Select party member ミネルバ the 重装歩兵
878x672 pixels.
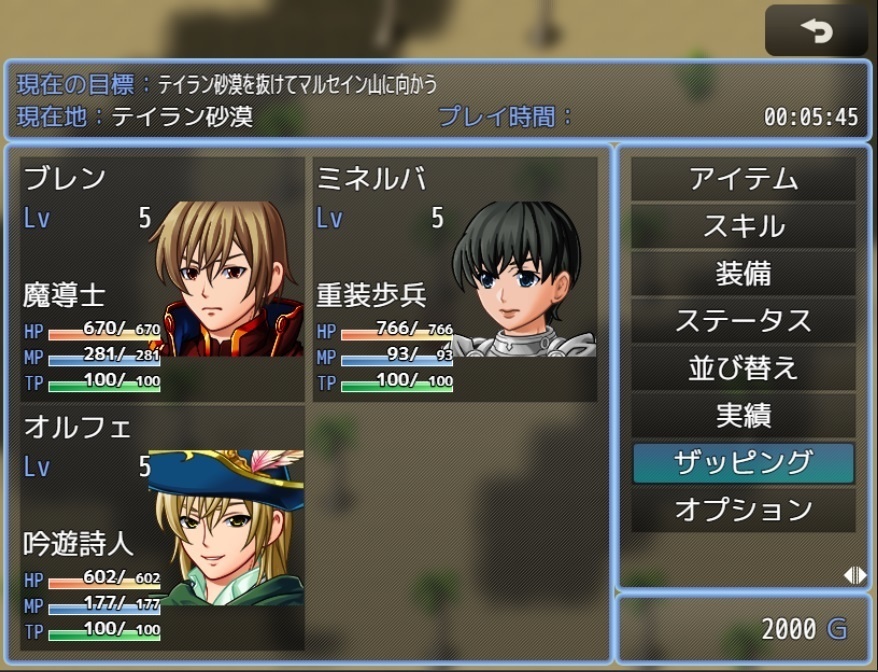click(x=455, y=278)
